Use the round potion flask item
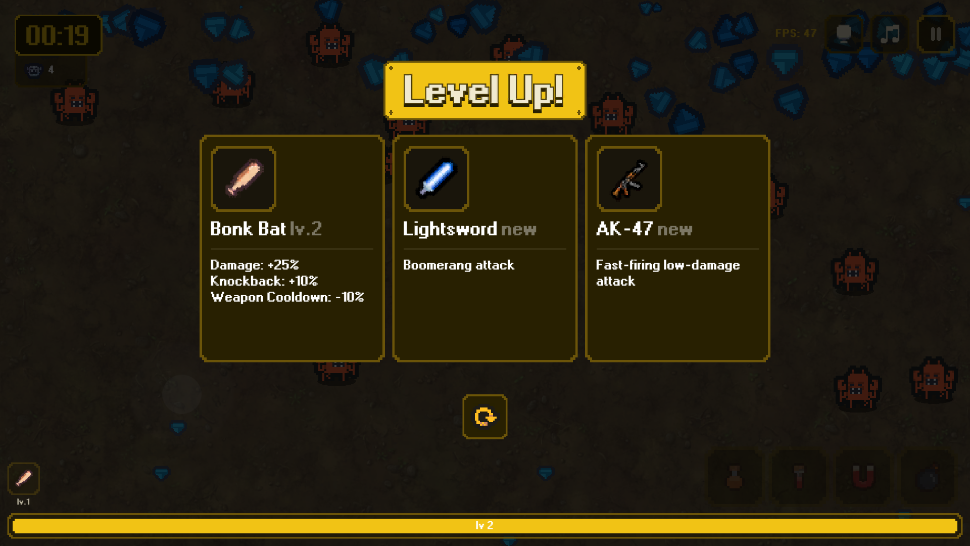Image resolution: width=970 pixels, height=546 pixels. point(735,477)
